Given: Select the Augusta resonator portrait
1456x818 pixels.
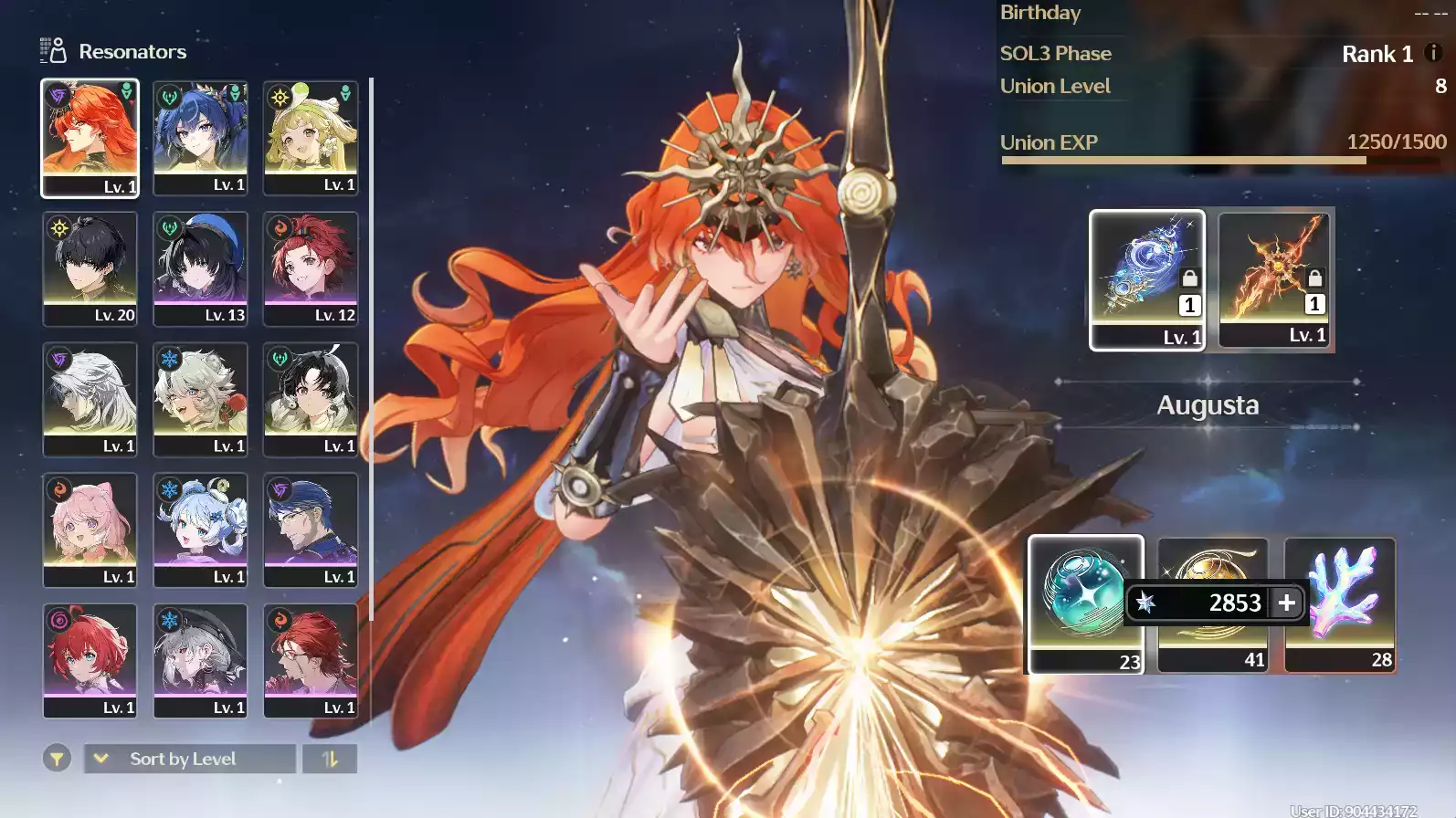Looking at the screenshot, I should pos(90,137).
